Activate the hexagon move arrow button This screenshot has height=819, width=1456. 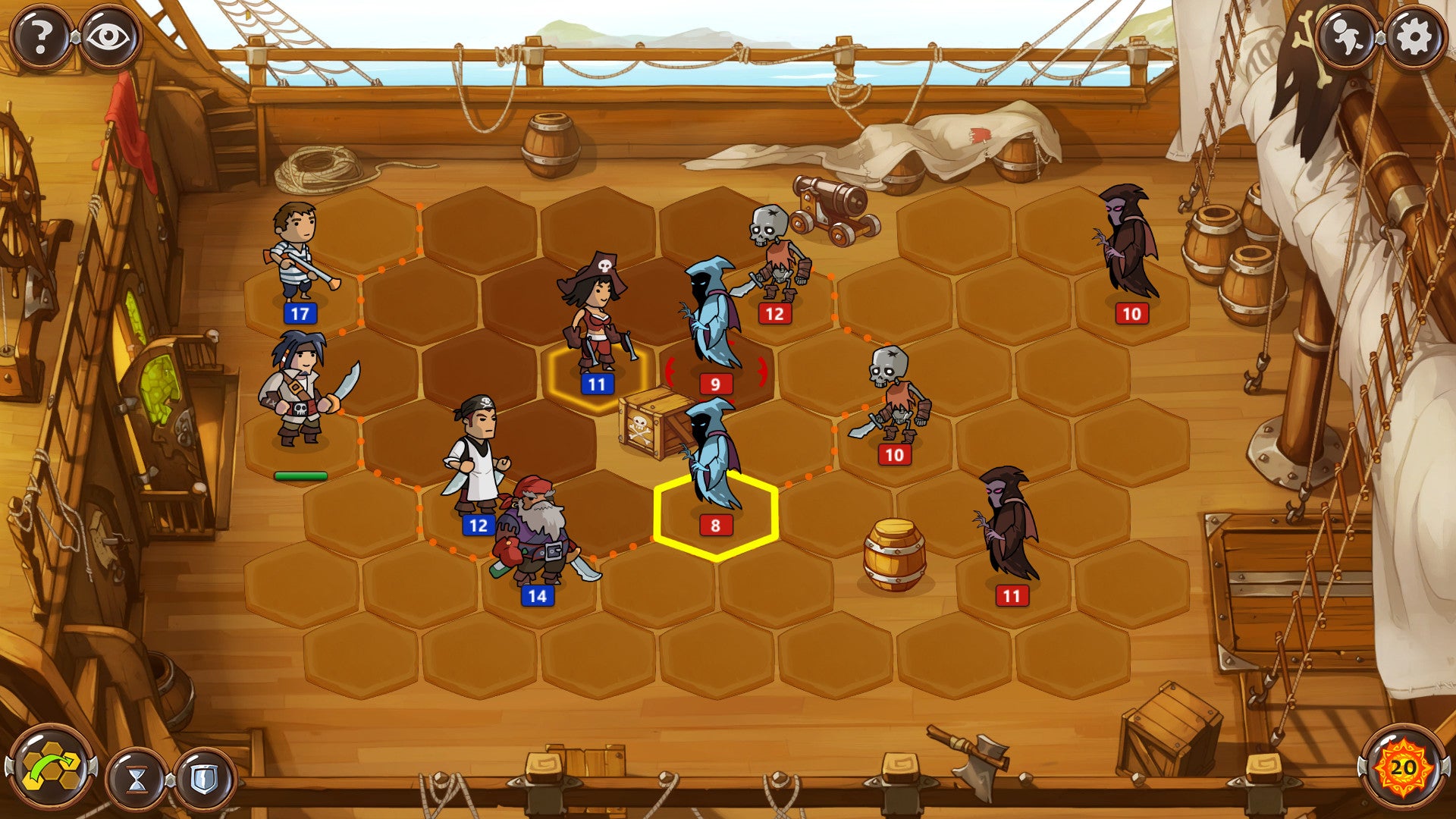[x=51, y=768]
